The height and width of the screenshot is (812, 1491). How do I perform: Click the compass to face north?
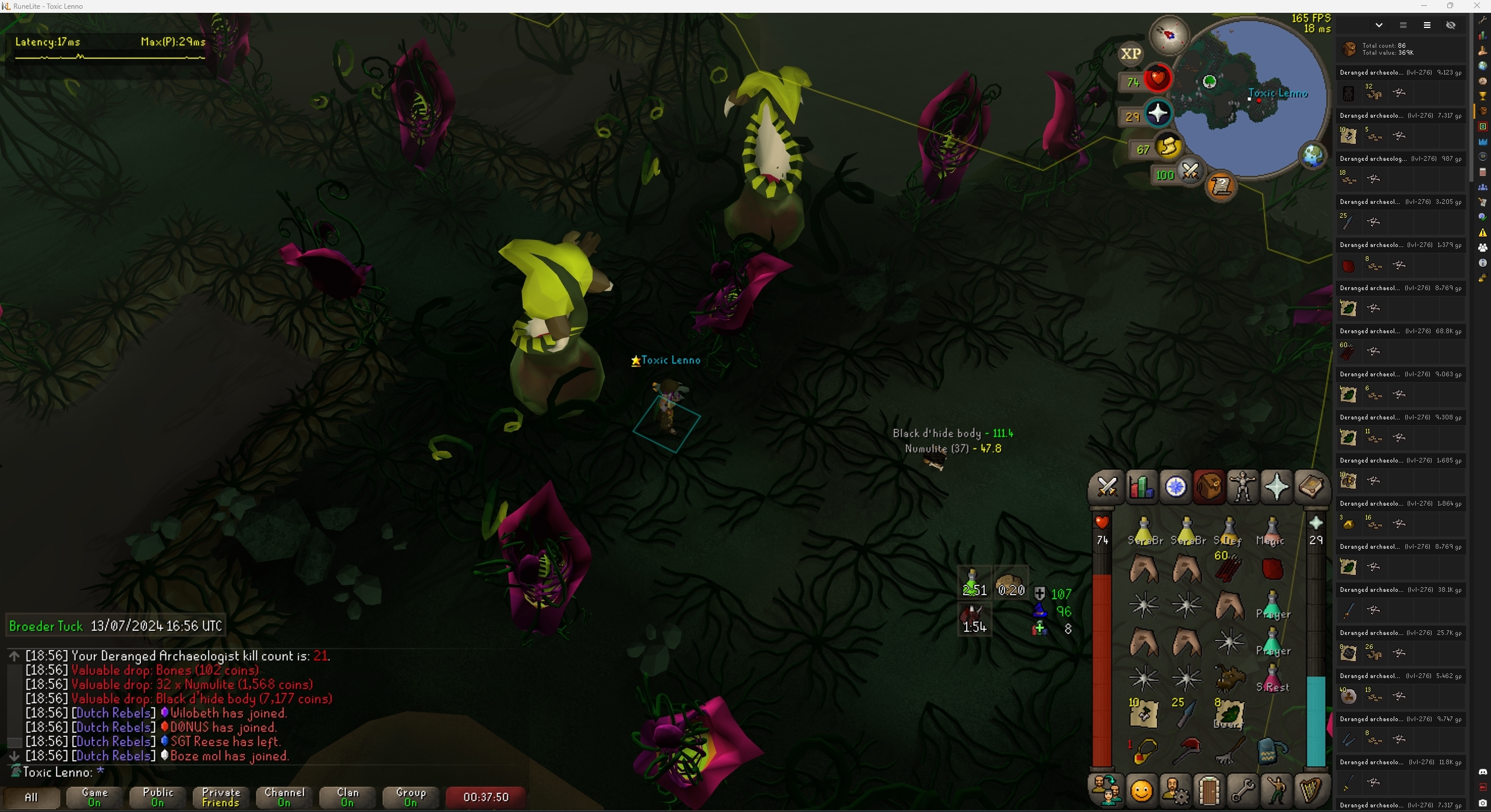[x=1169, y=35]
